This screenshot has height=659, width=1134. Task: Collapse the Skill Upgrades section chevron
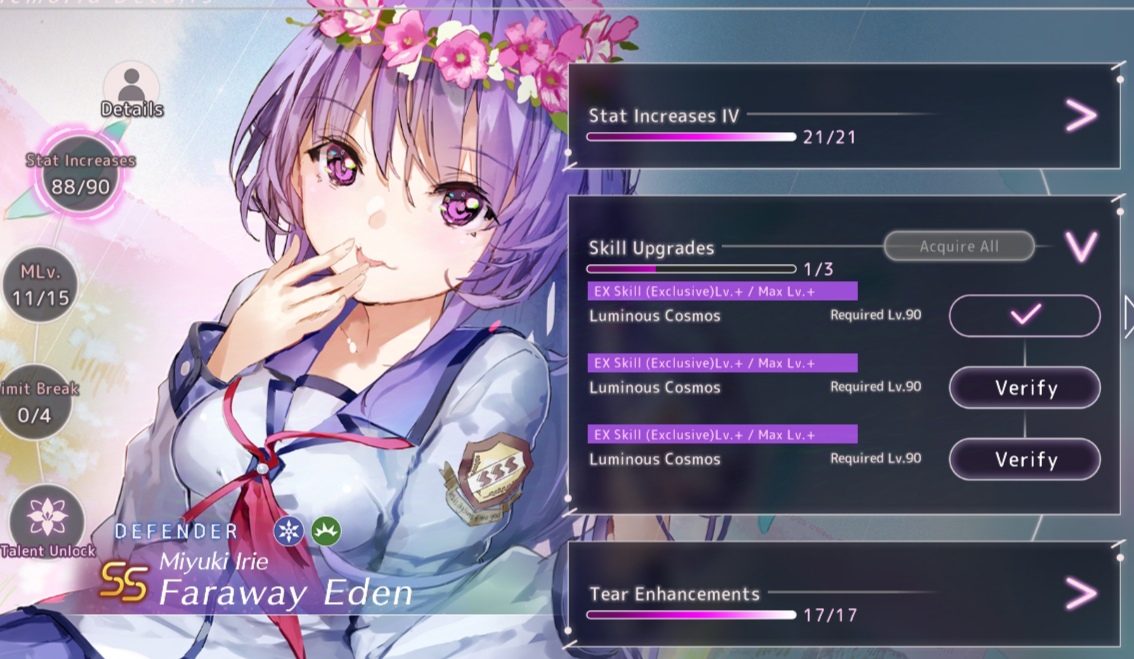[1081, 246]
